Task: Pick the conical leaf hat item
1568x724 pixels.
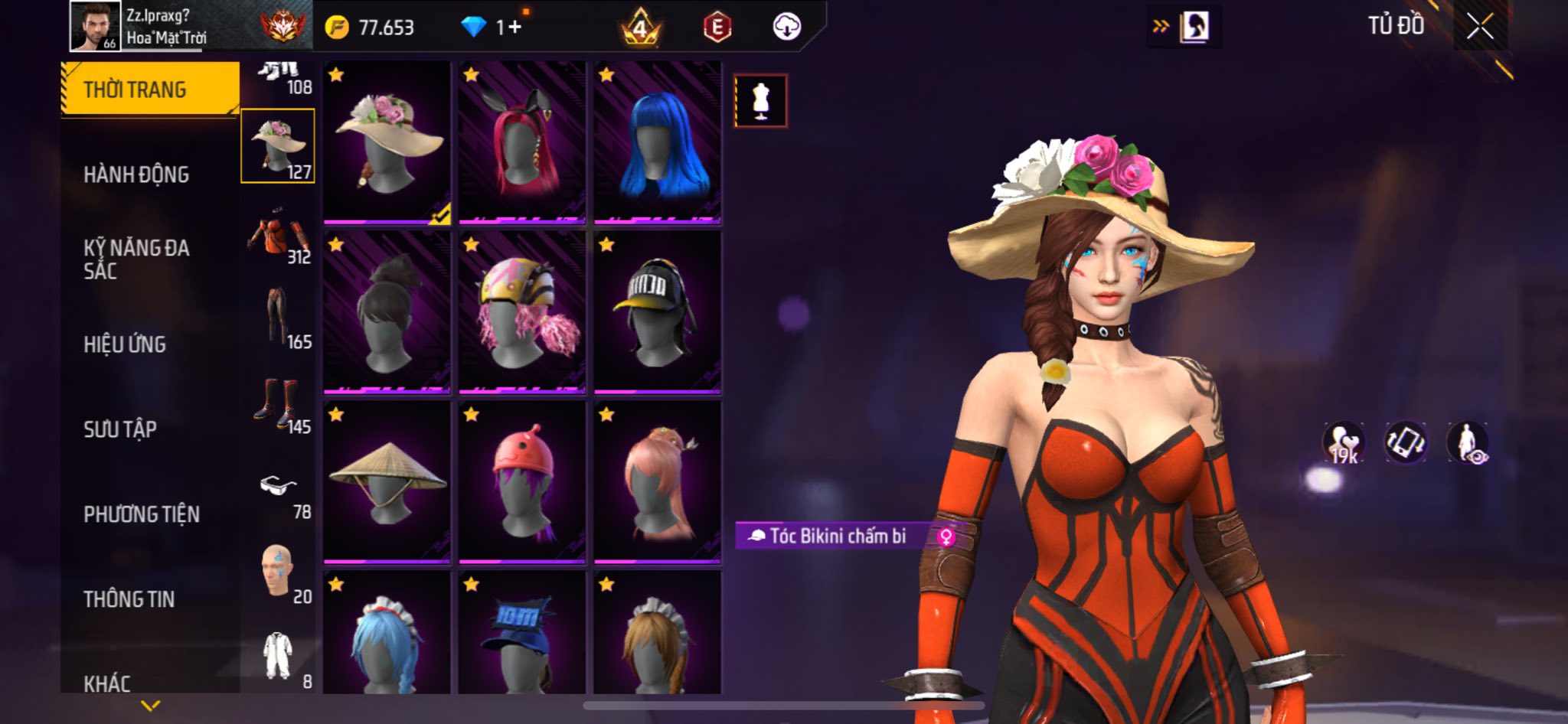Action: pos(387,482)
